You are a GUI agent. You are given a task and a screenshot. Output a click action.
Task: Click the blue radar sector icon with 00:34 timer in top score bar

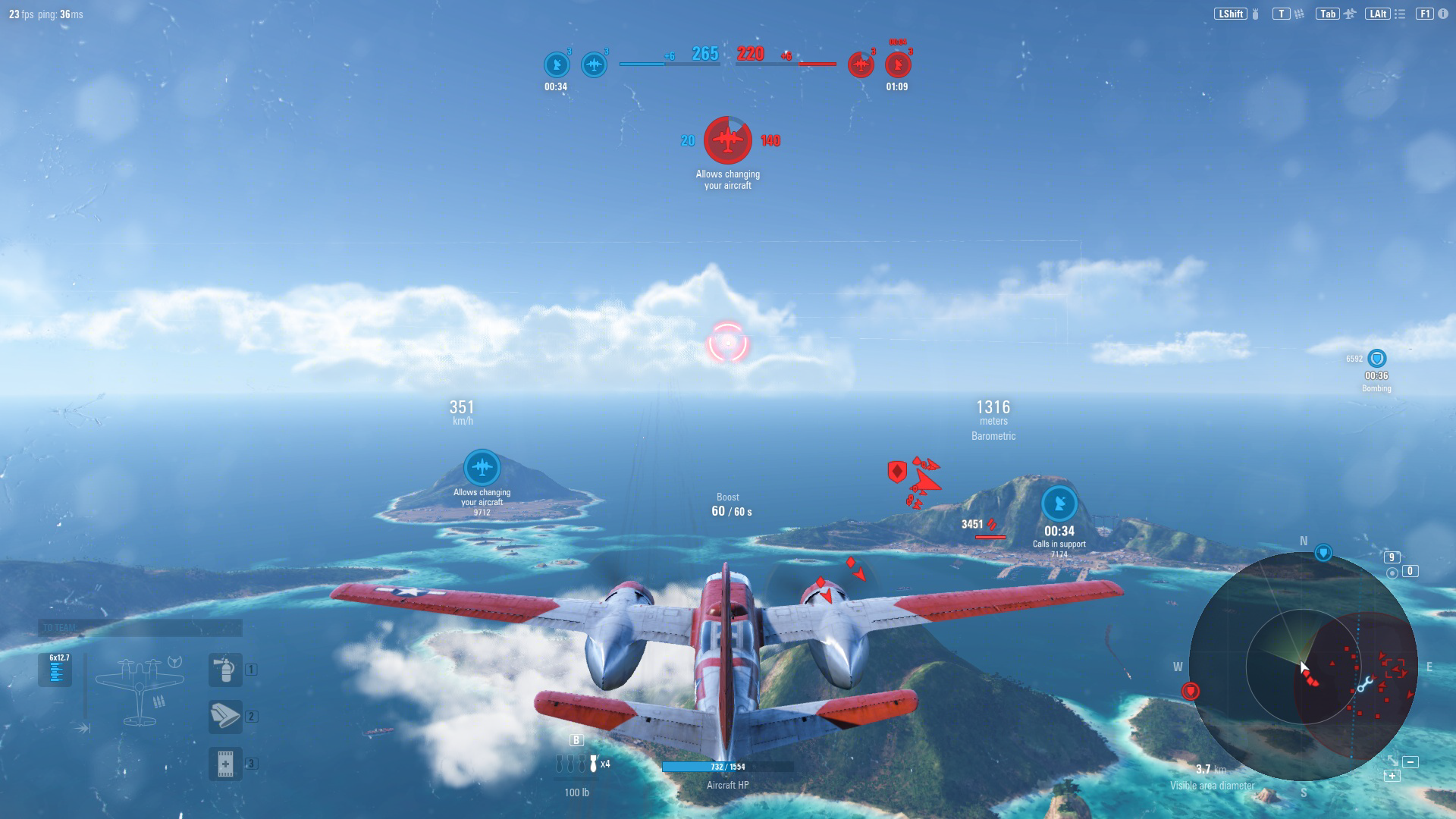click(x=557, y=64)
